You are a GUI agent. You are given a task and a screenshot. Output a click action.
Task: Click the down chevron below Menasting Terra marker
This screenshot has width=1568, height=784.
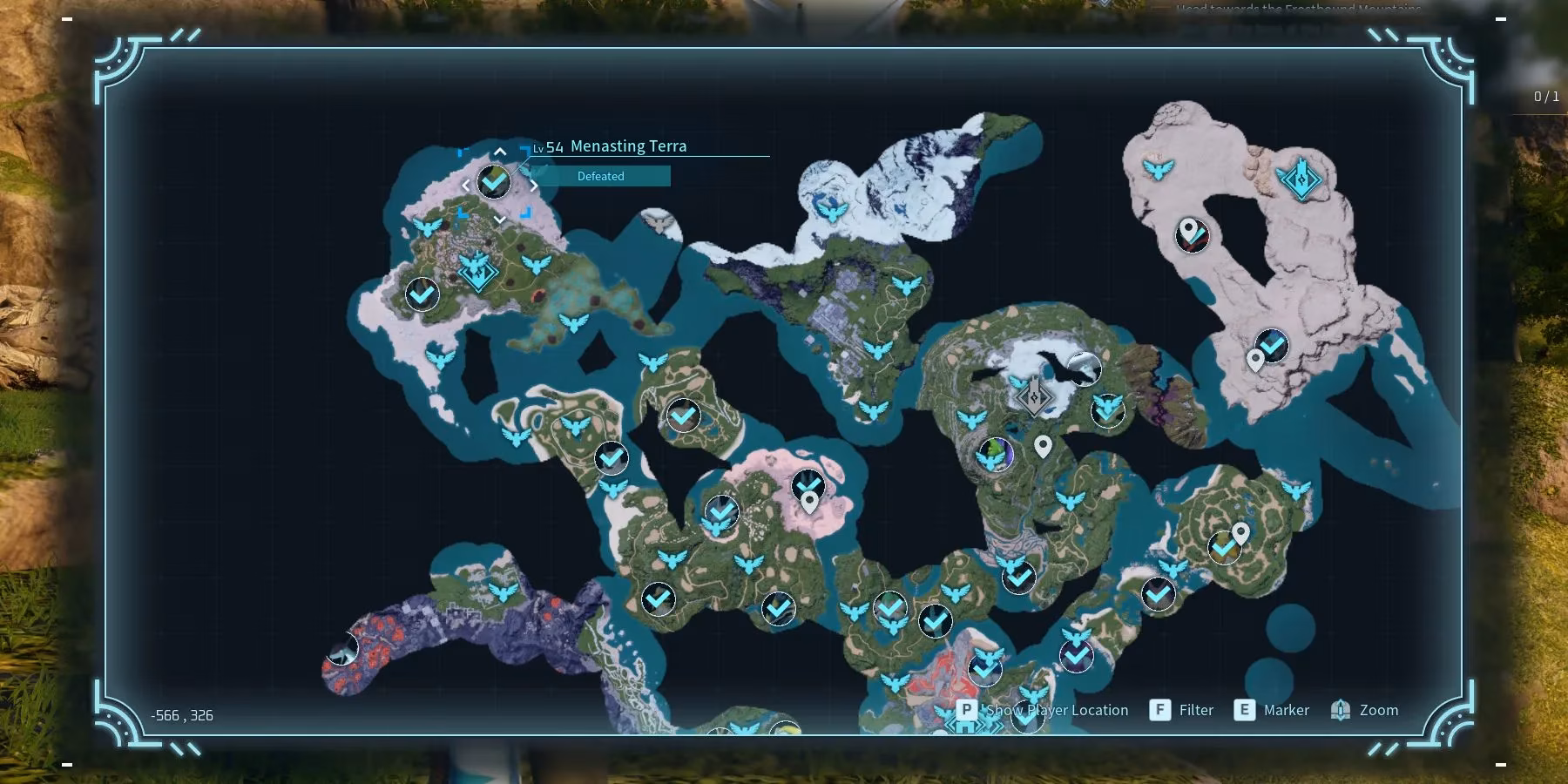tap(499, 220)
